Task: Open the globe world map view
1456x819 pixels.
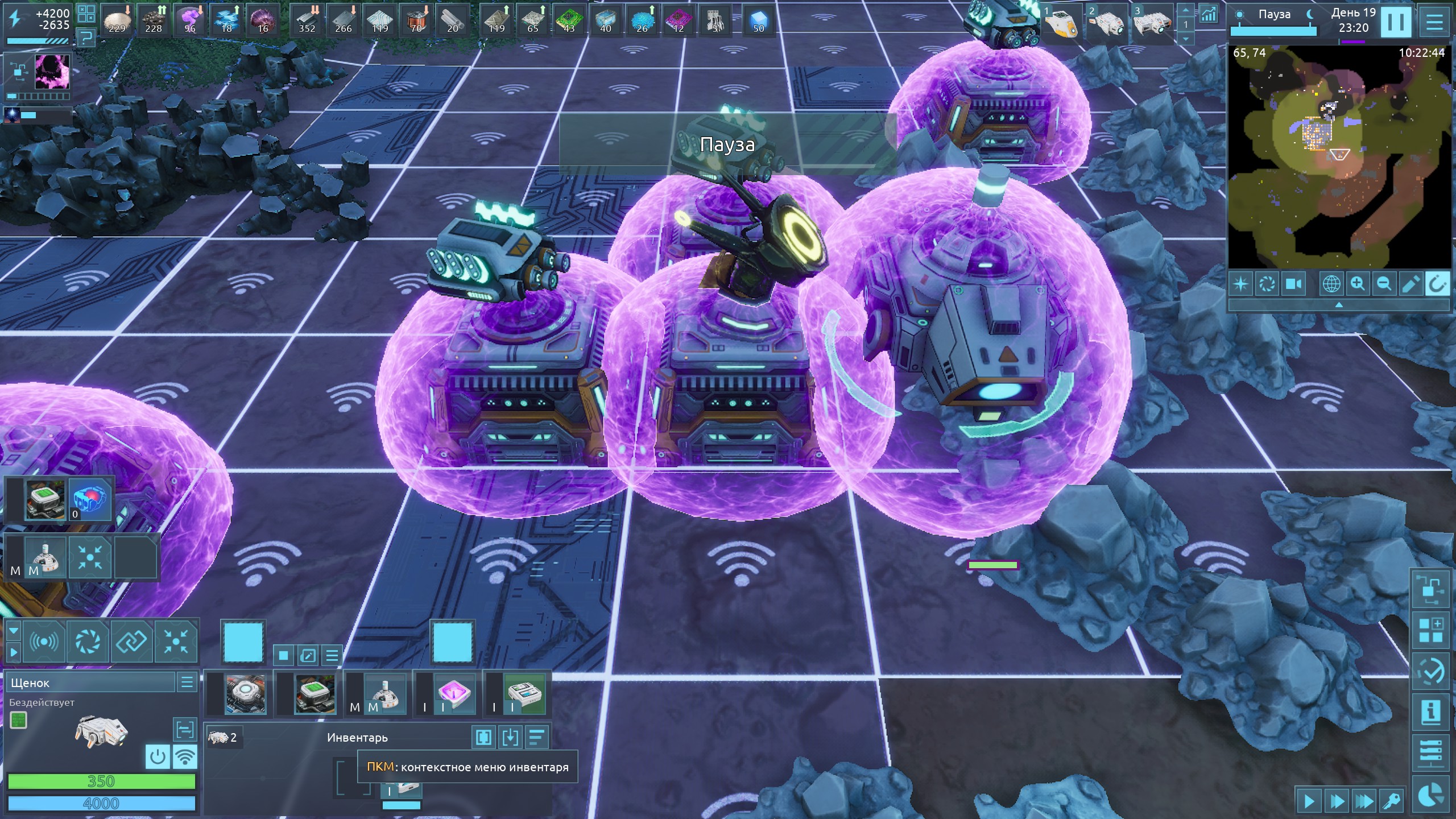Action: 1331,283
